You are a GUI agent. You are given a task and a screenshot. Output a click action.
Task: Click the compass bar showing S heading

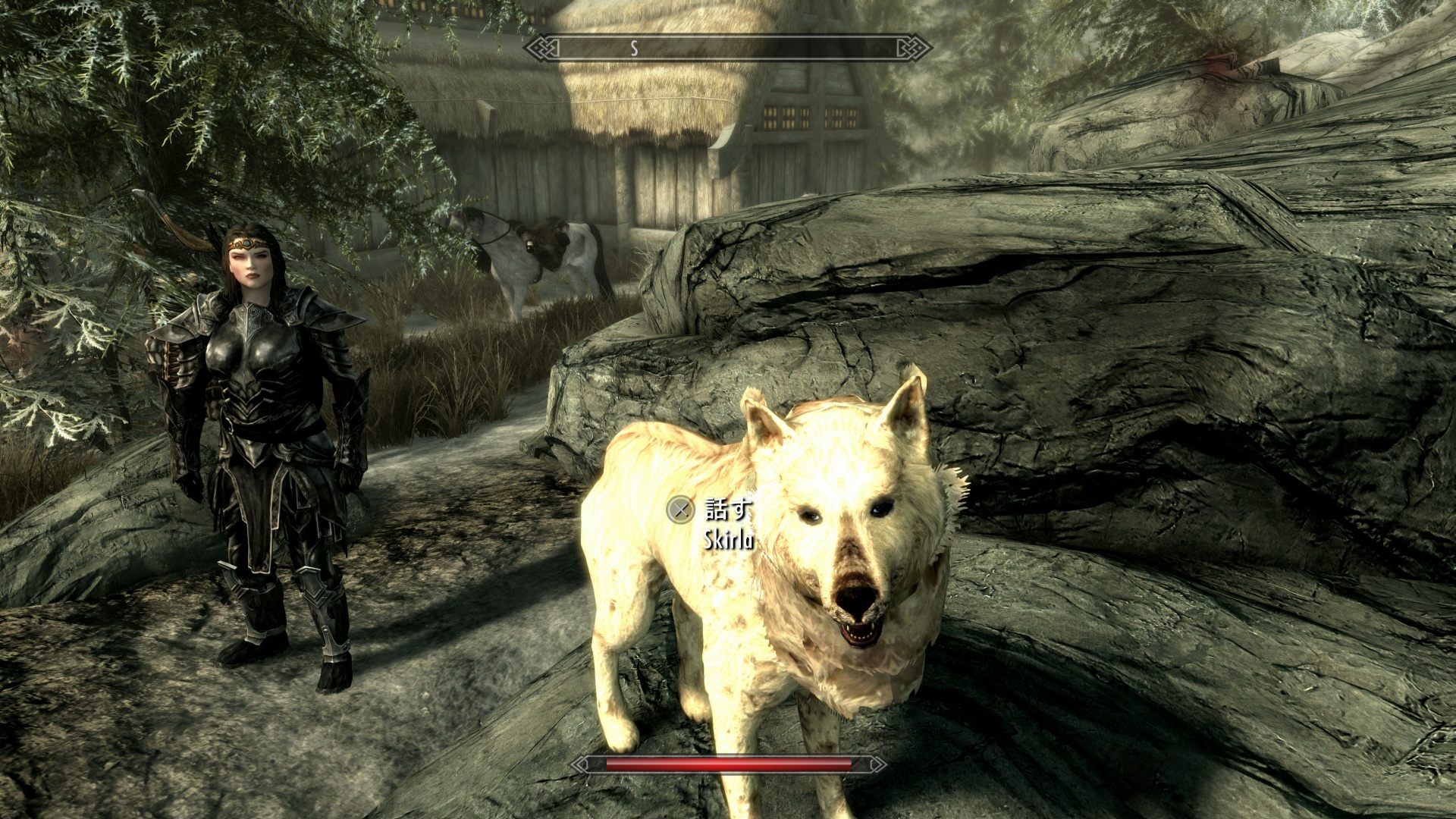[x=728, y=49]
